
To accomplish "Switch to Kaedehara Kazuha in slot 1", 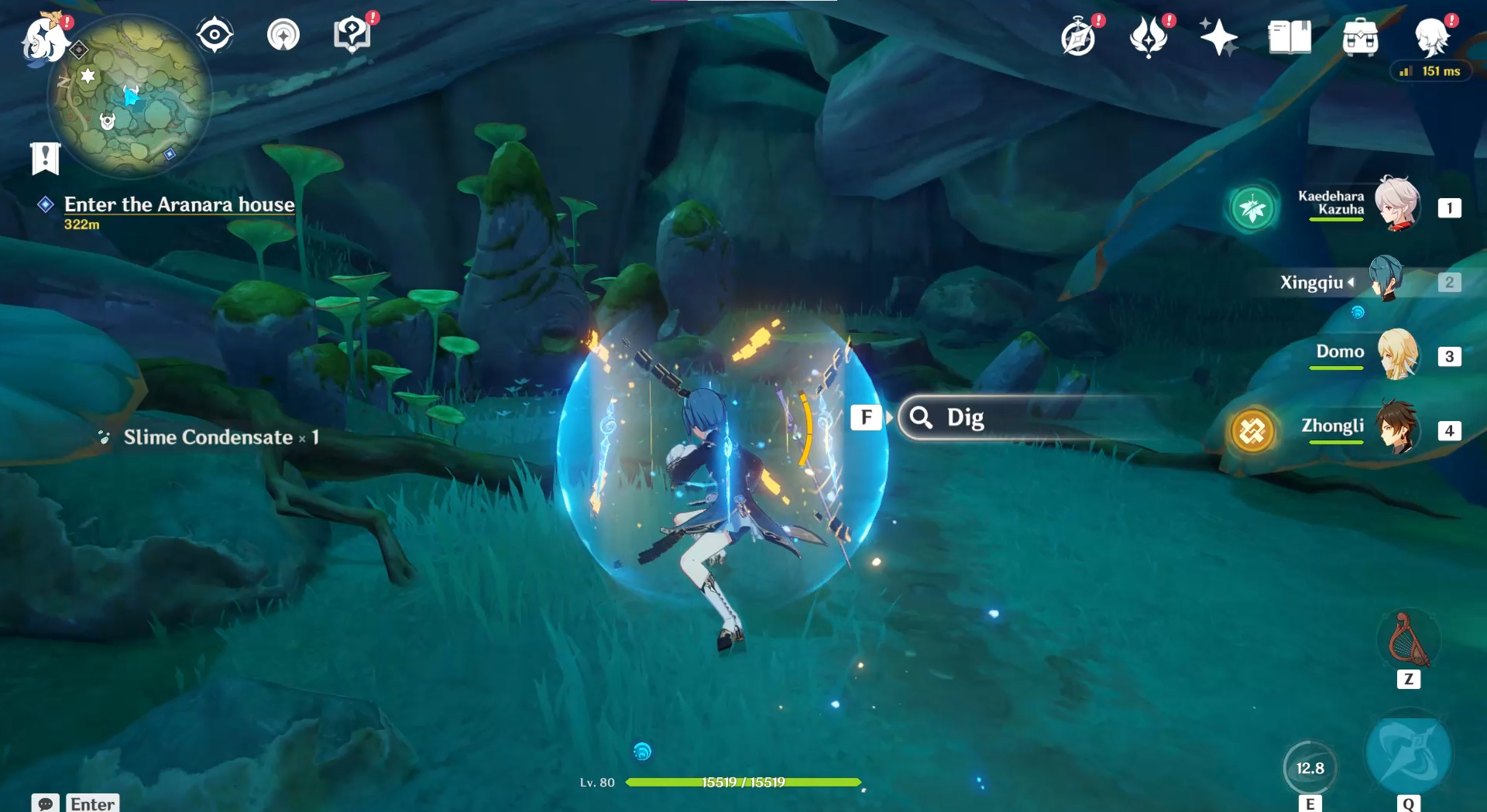I will coord(1399,206).
